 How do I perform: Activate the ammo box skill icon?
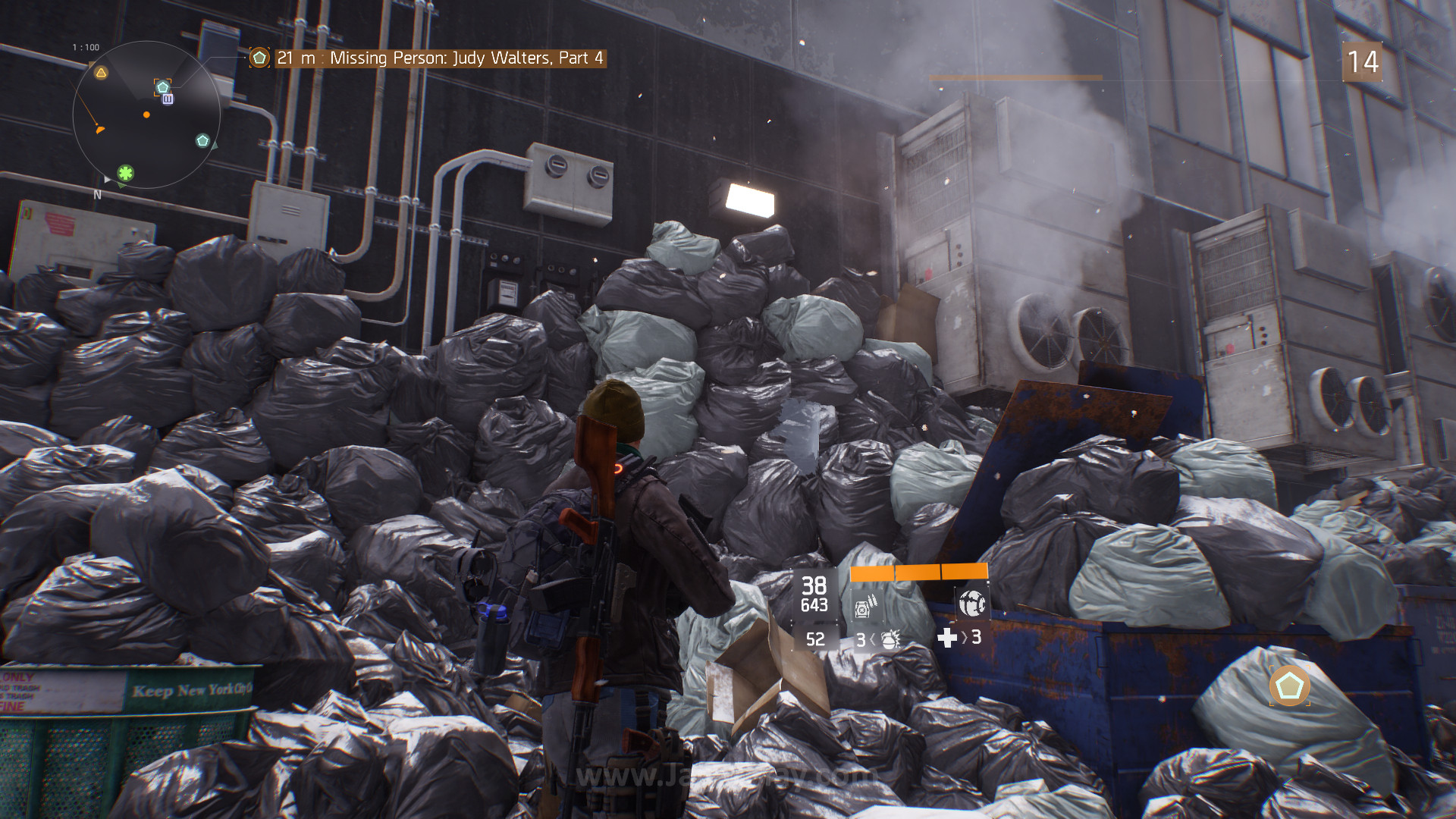pyautogui.click(x=865, y=606)
